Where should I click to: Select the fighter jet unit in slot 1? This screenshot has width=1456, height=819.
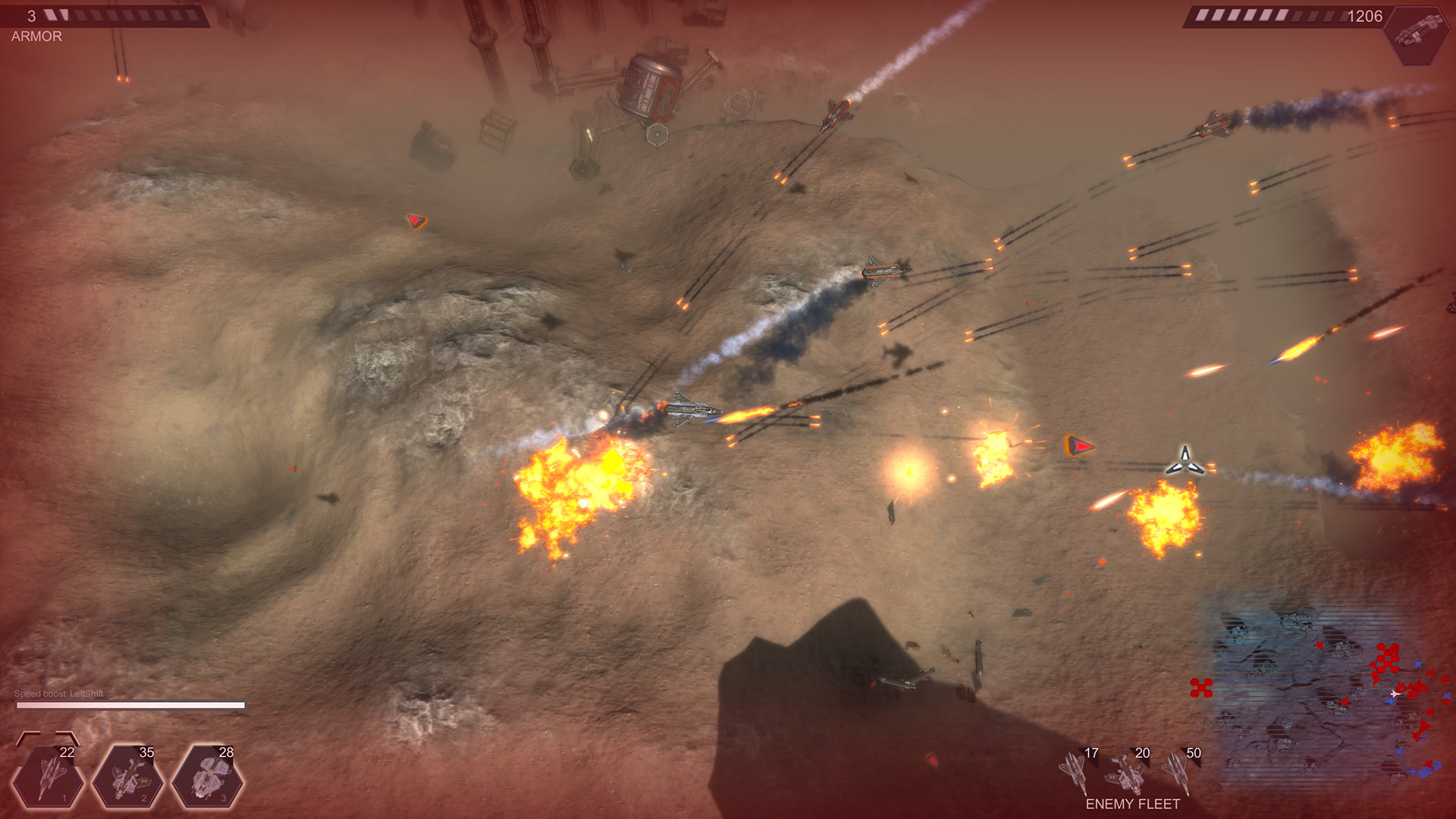click(x=47, y=776)
